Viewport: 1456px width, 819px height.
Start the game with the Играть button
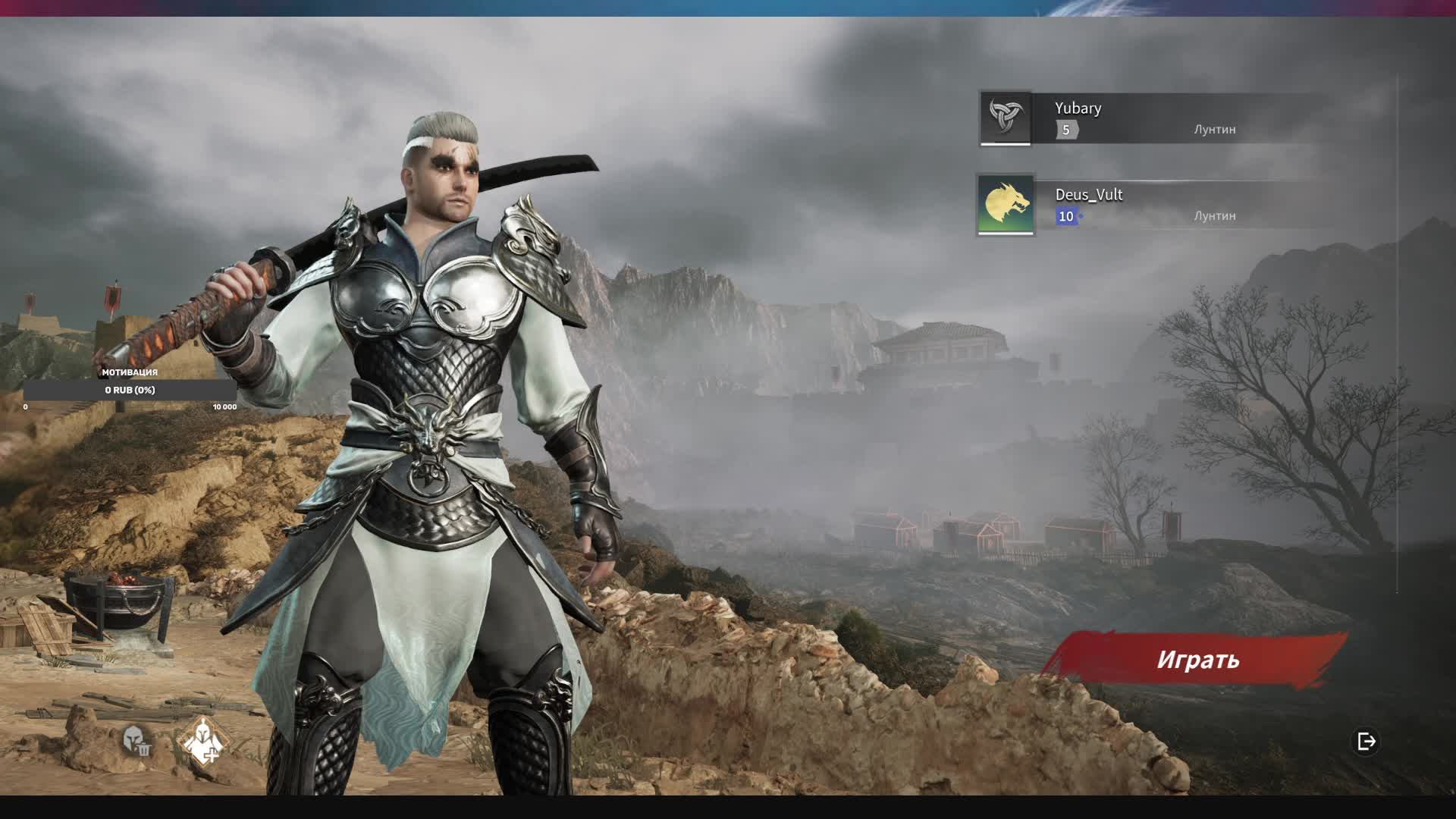point(1197,660)
